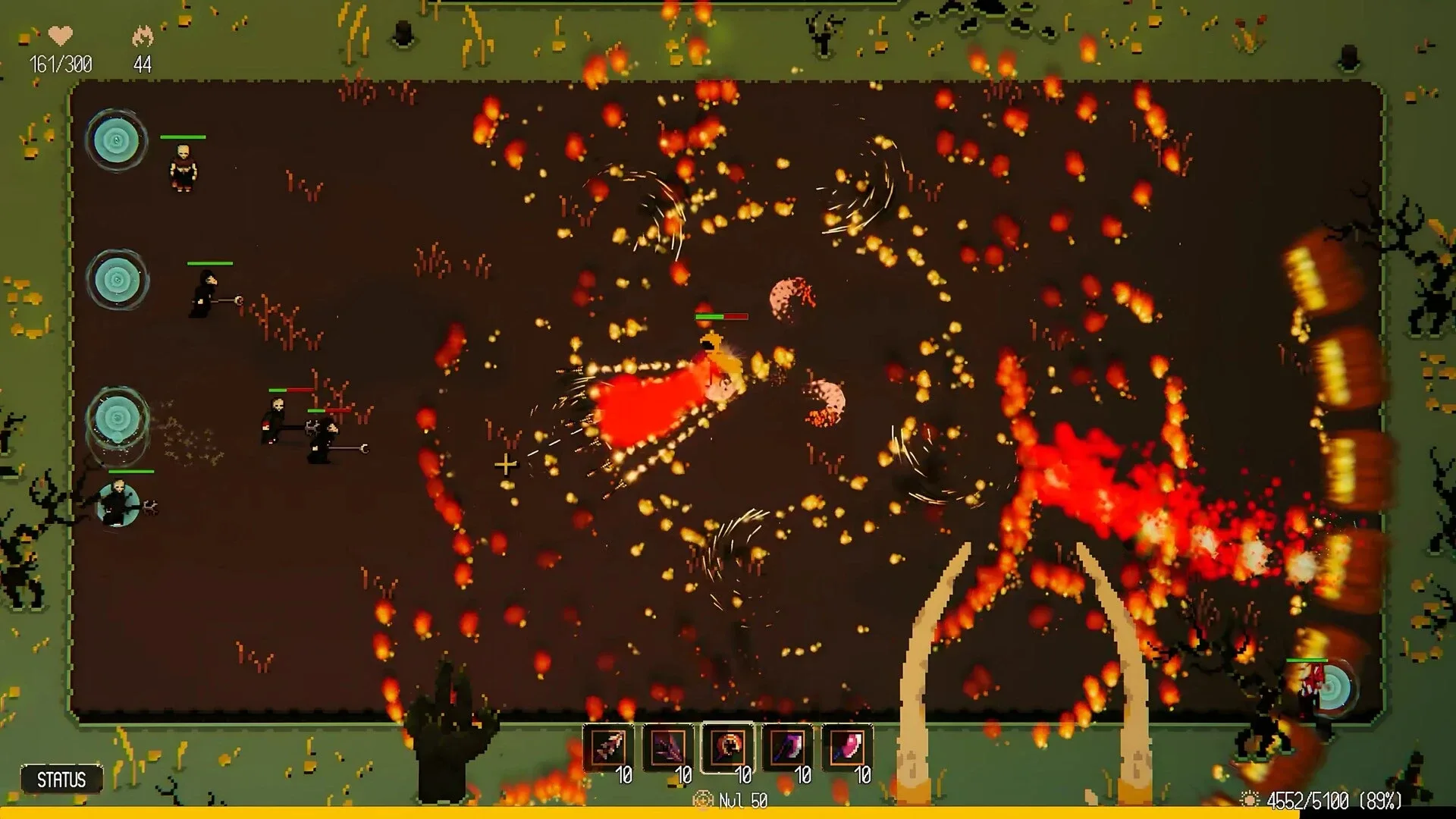Select the pink cleaver weapon slot
The width and height of the screenshot is (1456, 819).
click(x=846, y=748)
